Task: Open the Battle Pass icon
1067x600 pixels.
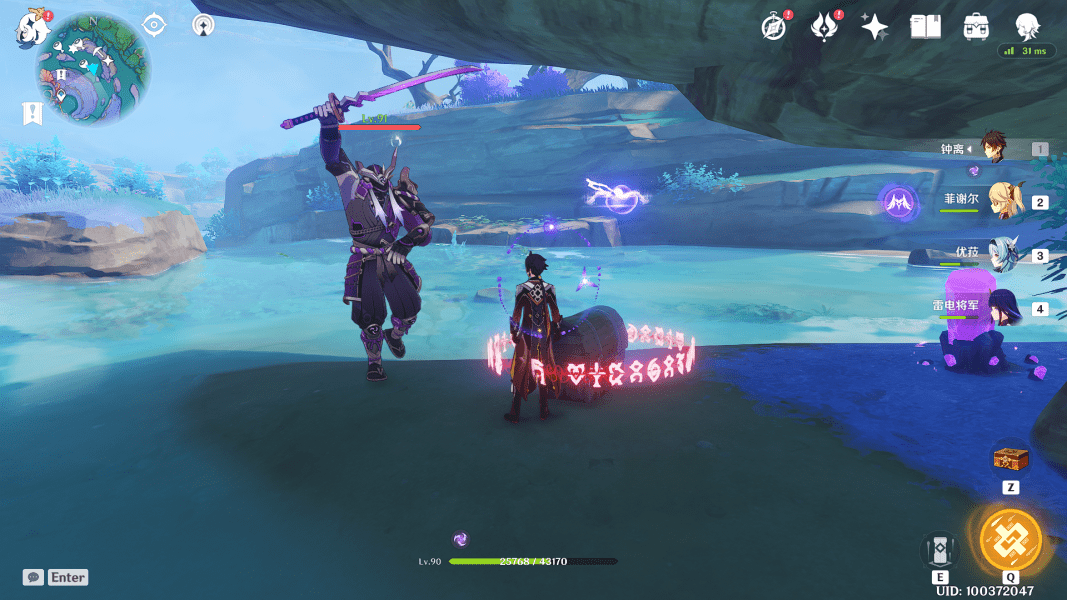Action: pyautogui.click(x=823, y=27)
